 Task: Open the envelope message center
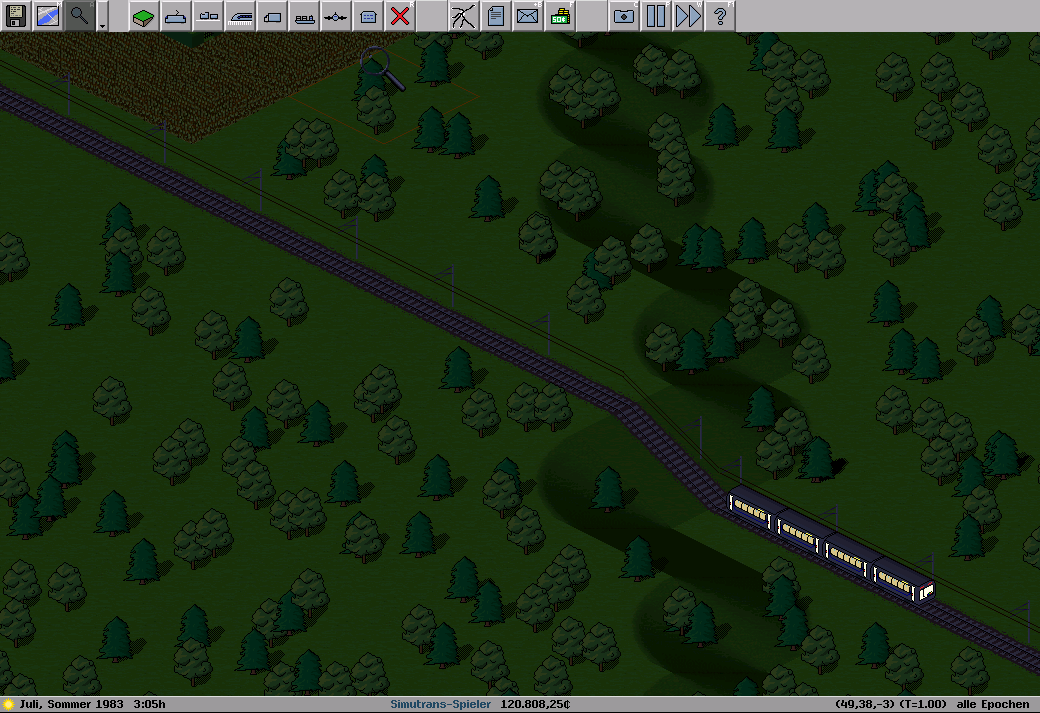[528, 16]
